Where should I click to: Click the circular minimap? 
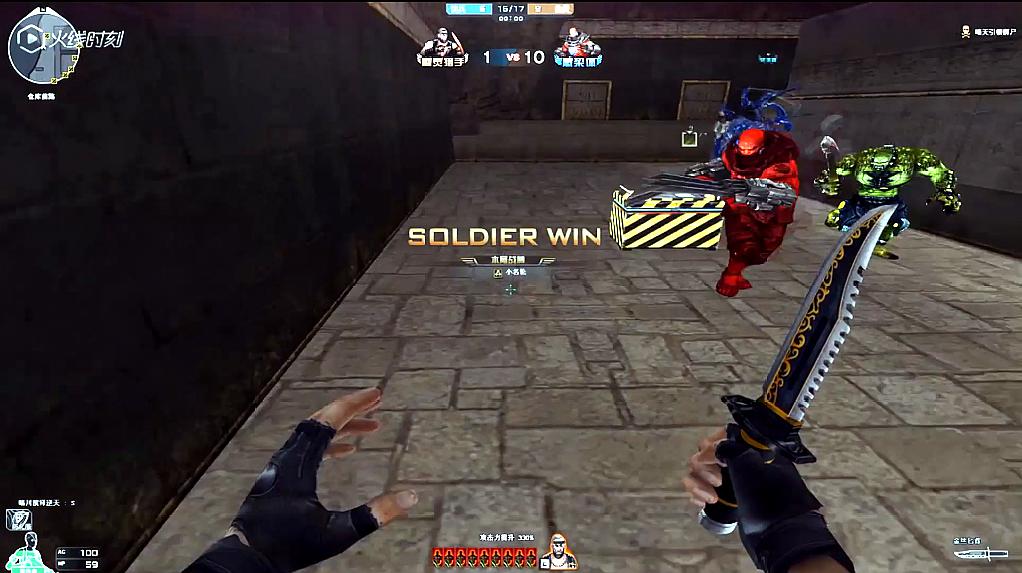click(40, 50)
